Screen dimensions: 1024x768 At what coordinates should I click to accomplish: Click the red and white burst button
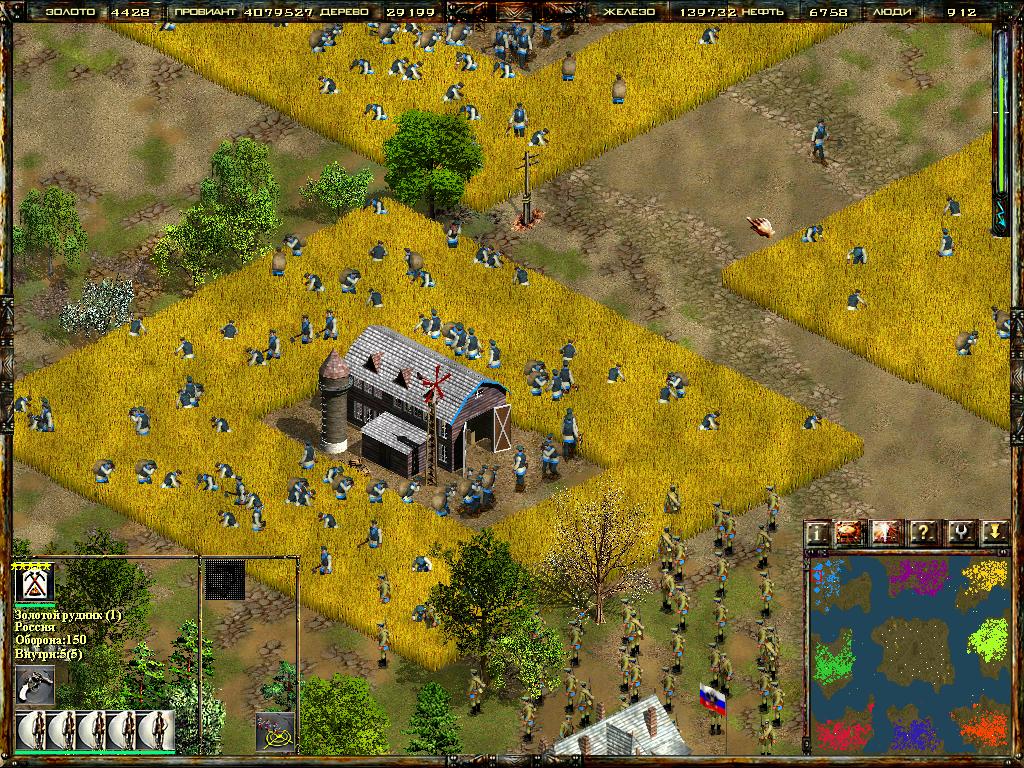pos(887,532)
